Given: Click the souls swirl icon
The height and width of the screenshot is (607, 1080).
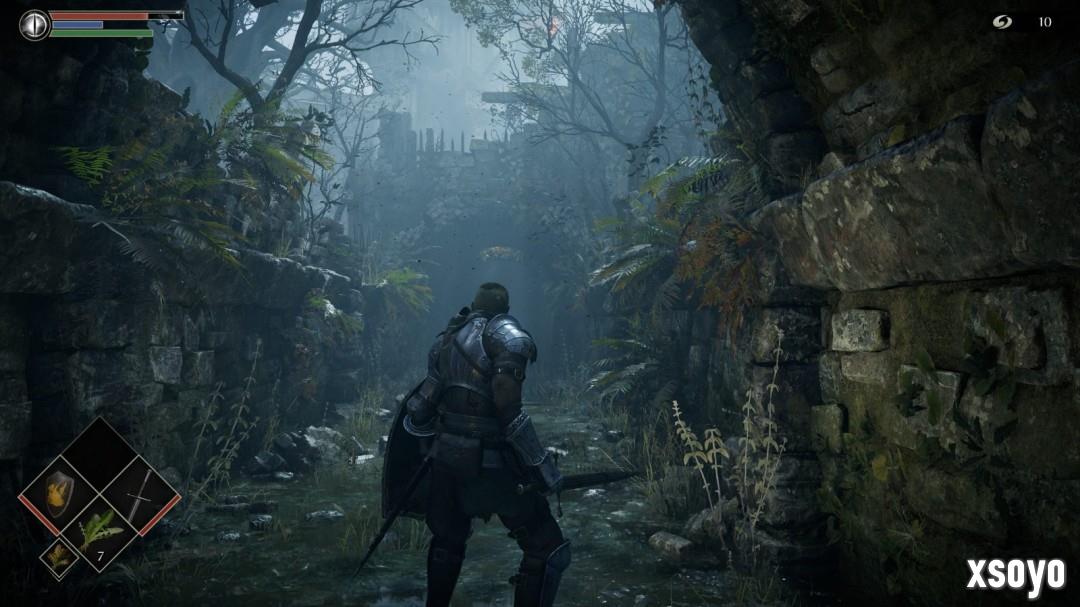Looking at the screenshot, I should click(x=1002, y=22).
